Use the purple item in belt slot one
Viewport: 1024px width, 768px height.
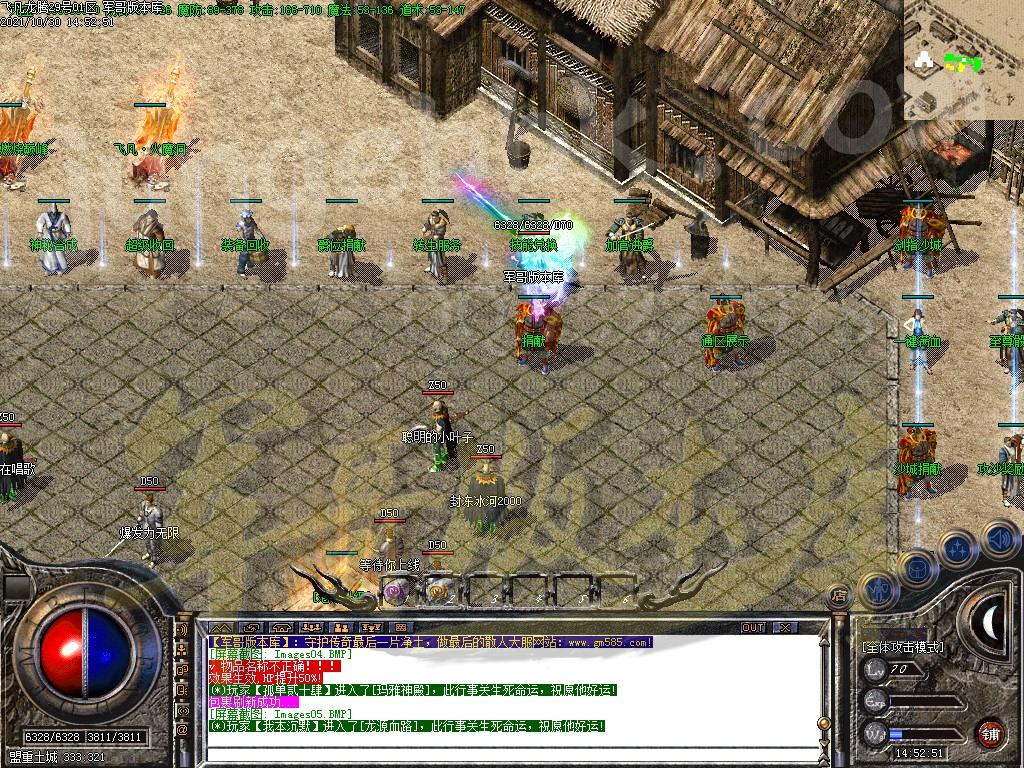pos(395,592)
